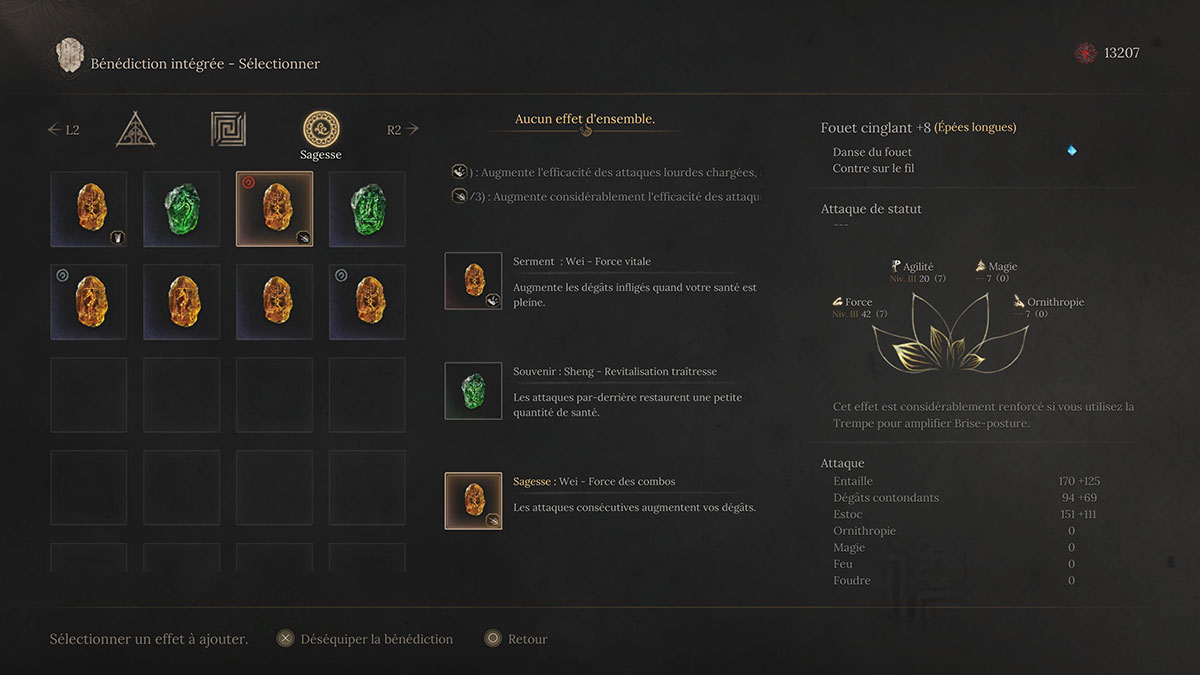Select the Sagesse category tab
The image size is (1200, 675).
pos(321,130)
